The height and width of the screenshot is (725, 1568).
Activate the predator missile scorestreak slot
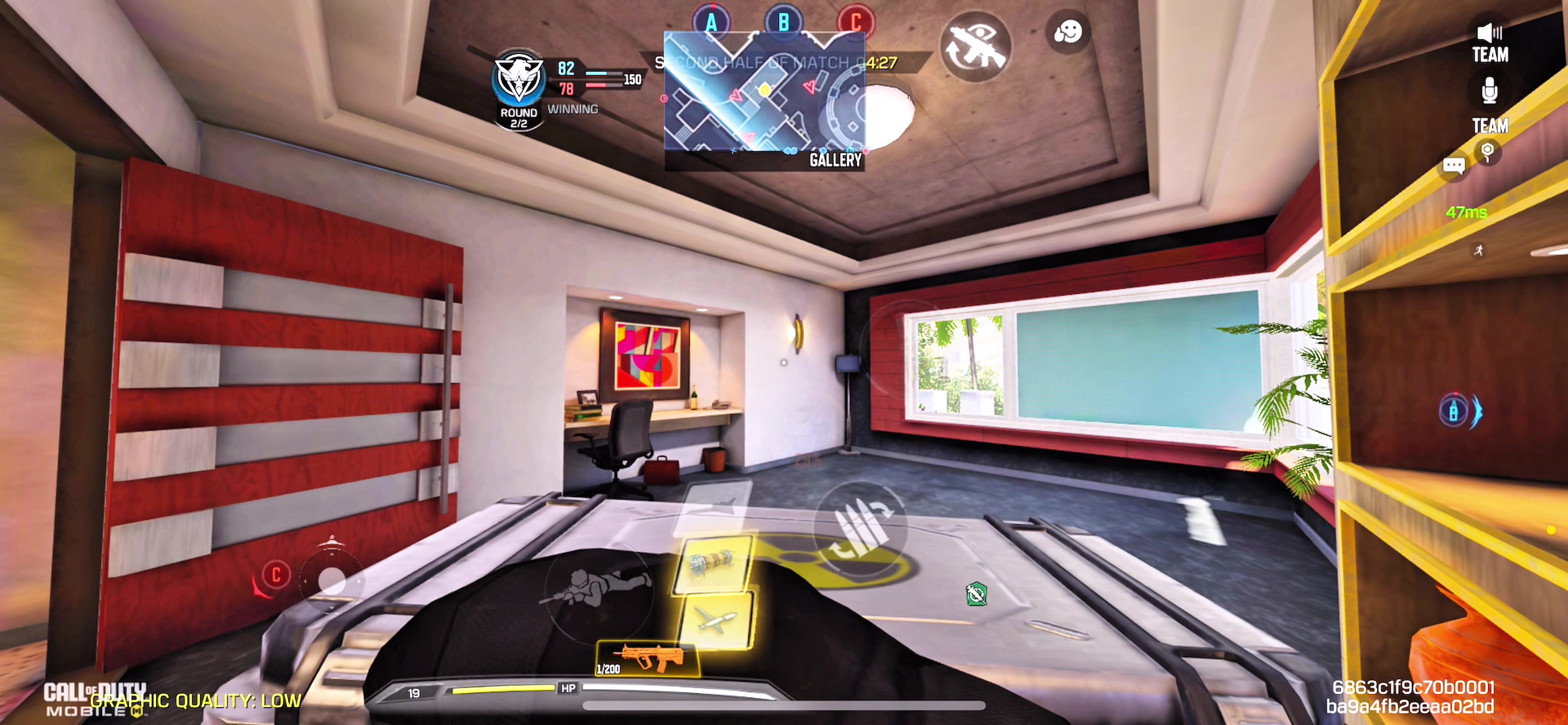click(x=716, y=620)
